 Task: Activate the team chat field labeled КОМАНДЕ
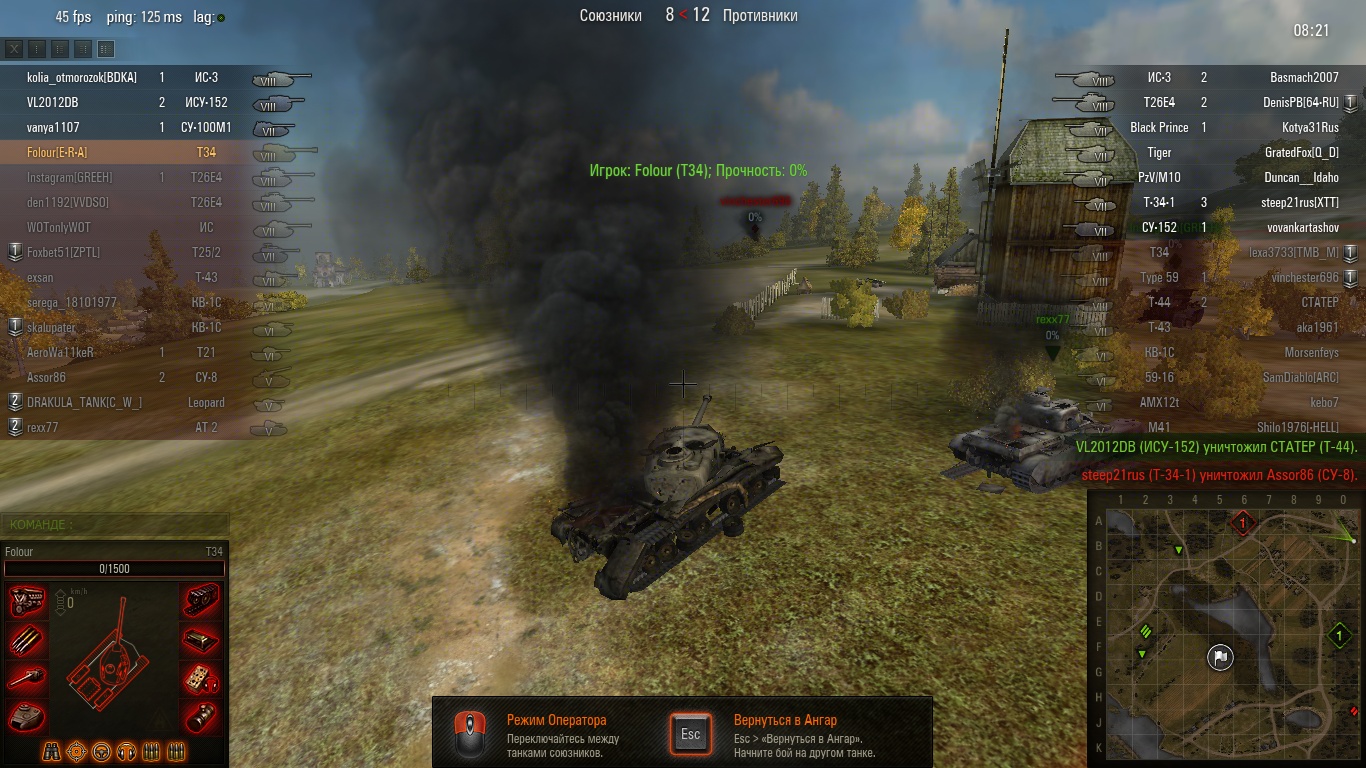115,524
